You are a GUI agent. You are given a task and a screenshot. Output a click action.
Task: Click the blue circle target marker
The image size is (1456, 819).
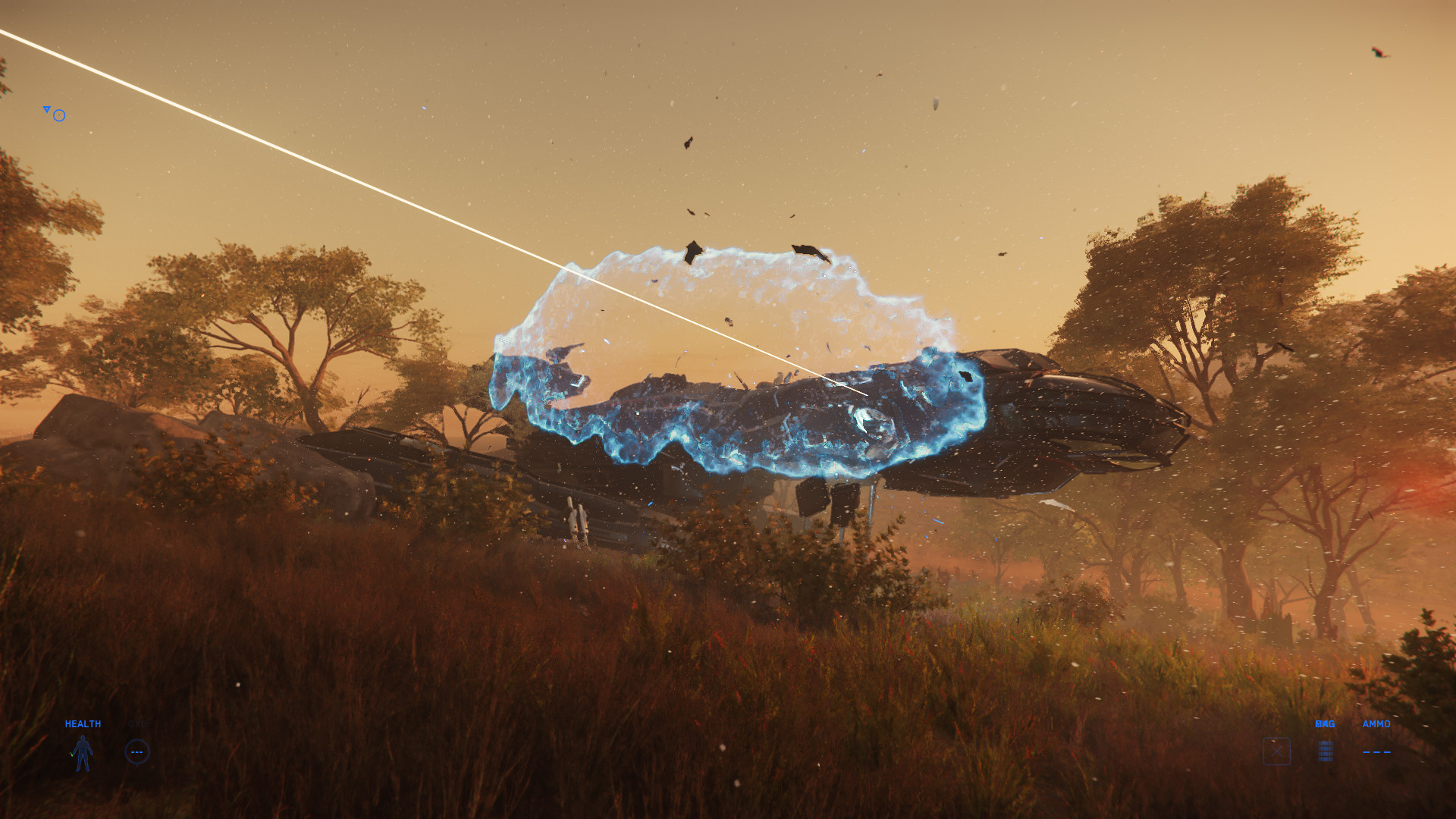[x=59, y=115]
